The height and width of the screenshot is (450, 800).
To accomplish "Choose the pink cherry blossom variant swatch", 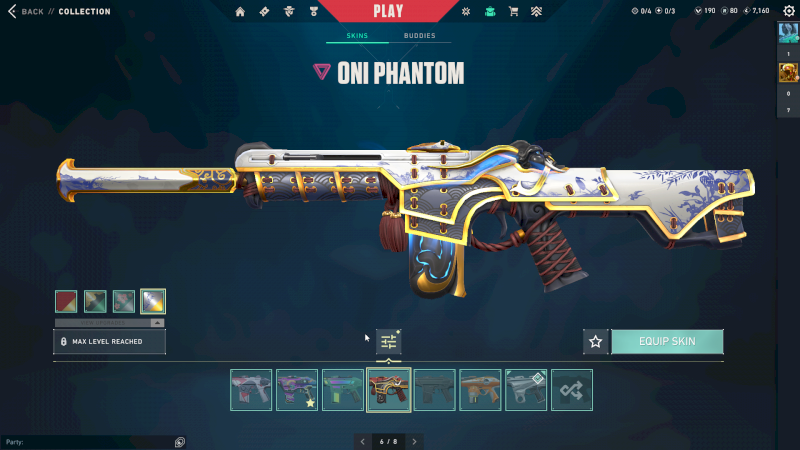I will 124,301.
